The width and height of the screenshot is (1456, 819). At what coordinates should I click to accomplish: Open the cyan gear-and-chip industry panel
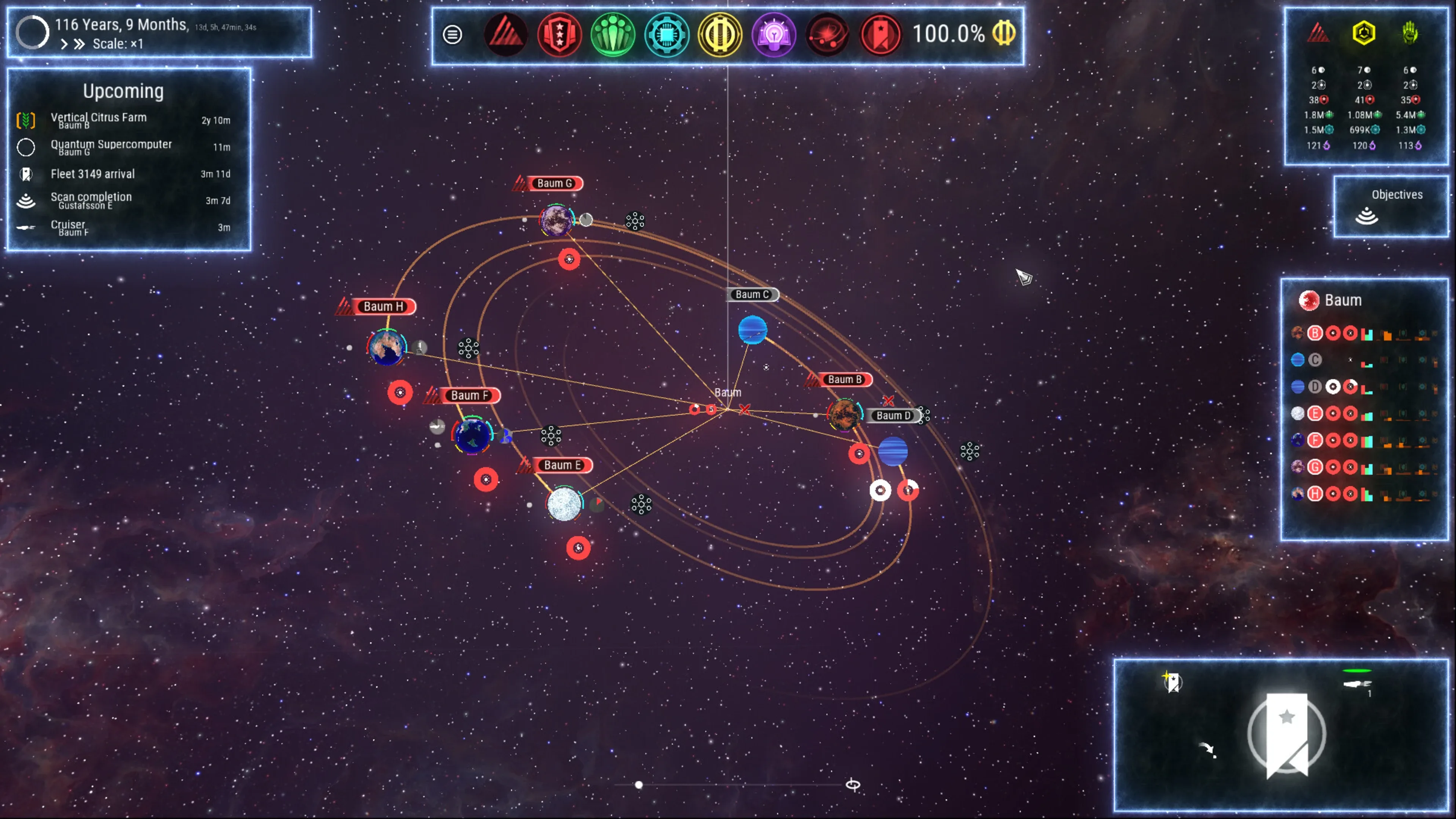667,35
